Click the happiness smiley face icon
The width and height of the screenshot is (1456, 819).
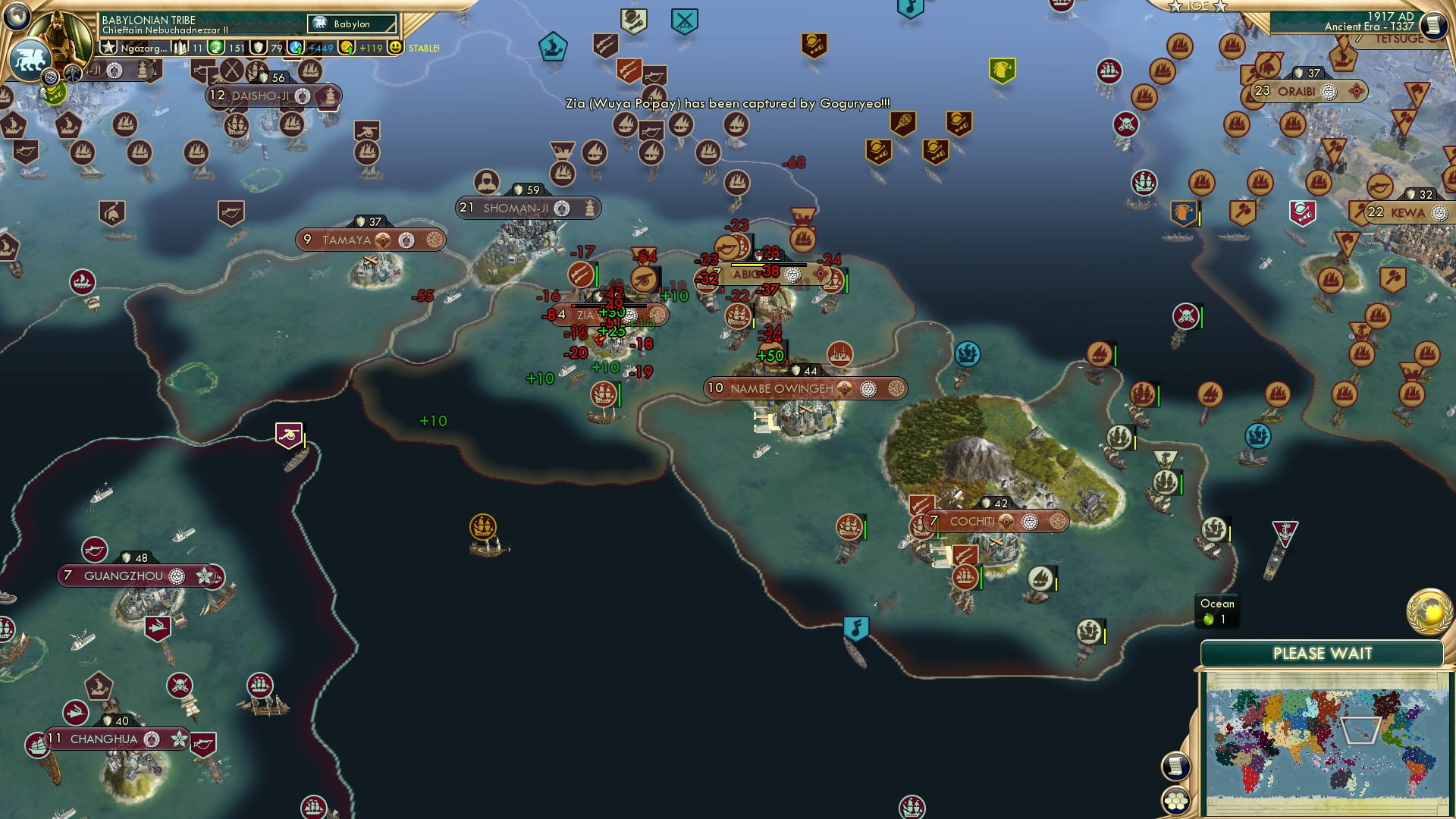click(x=396, y=47)
